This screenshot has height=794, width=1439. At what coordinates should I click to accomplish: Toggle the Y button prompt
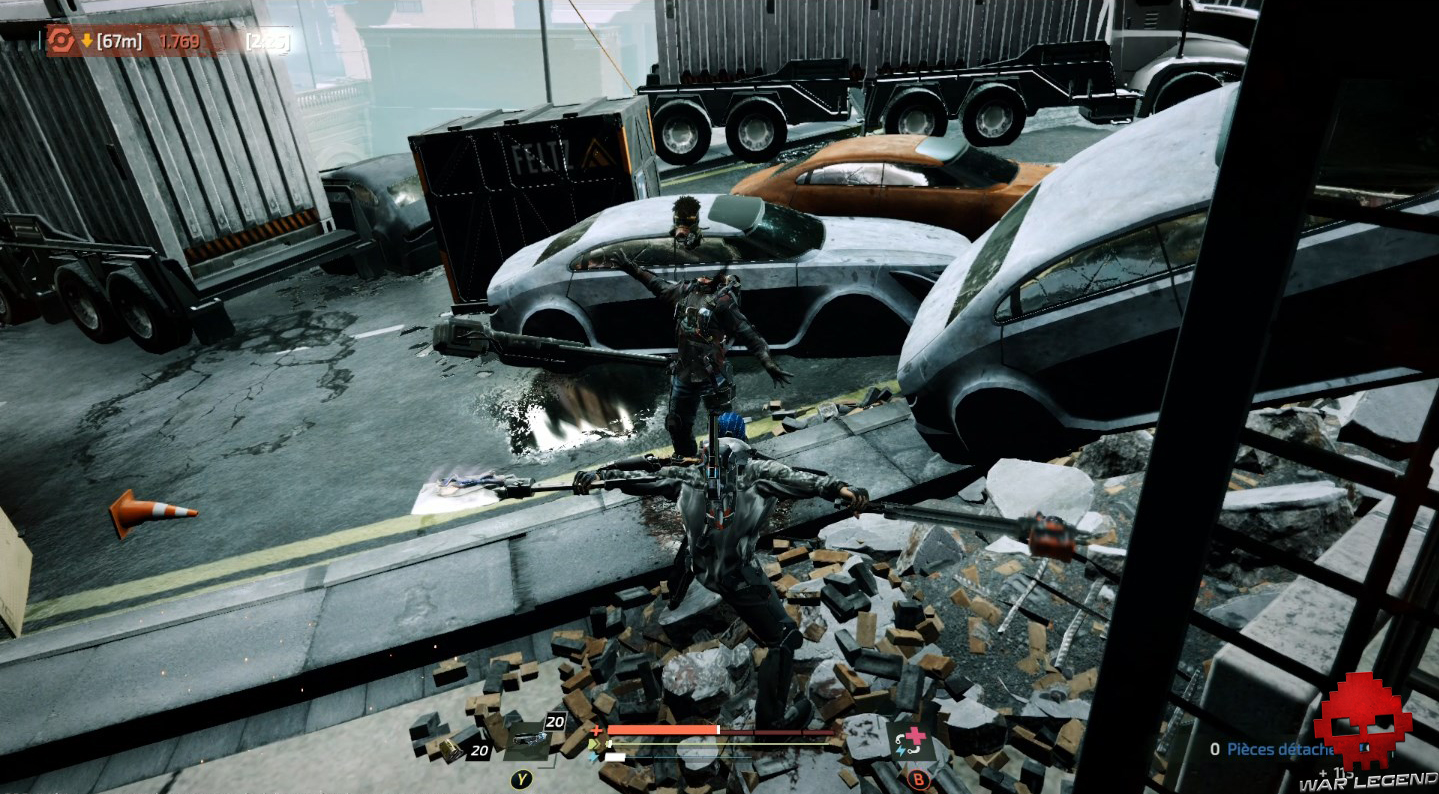point(522,778)
